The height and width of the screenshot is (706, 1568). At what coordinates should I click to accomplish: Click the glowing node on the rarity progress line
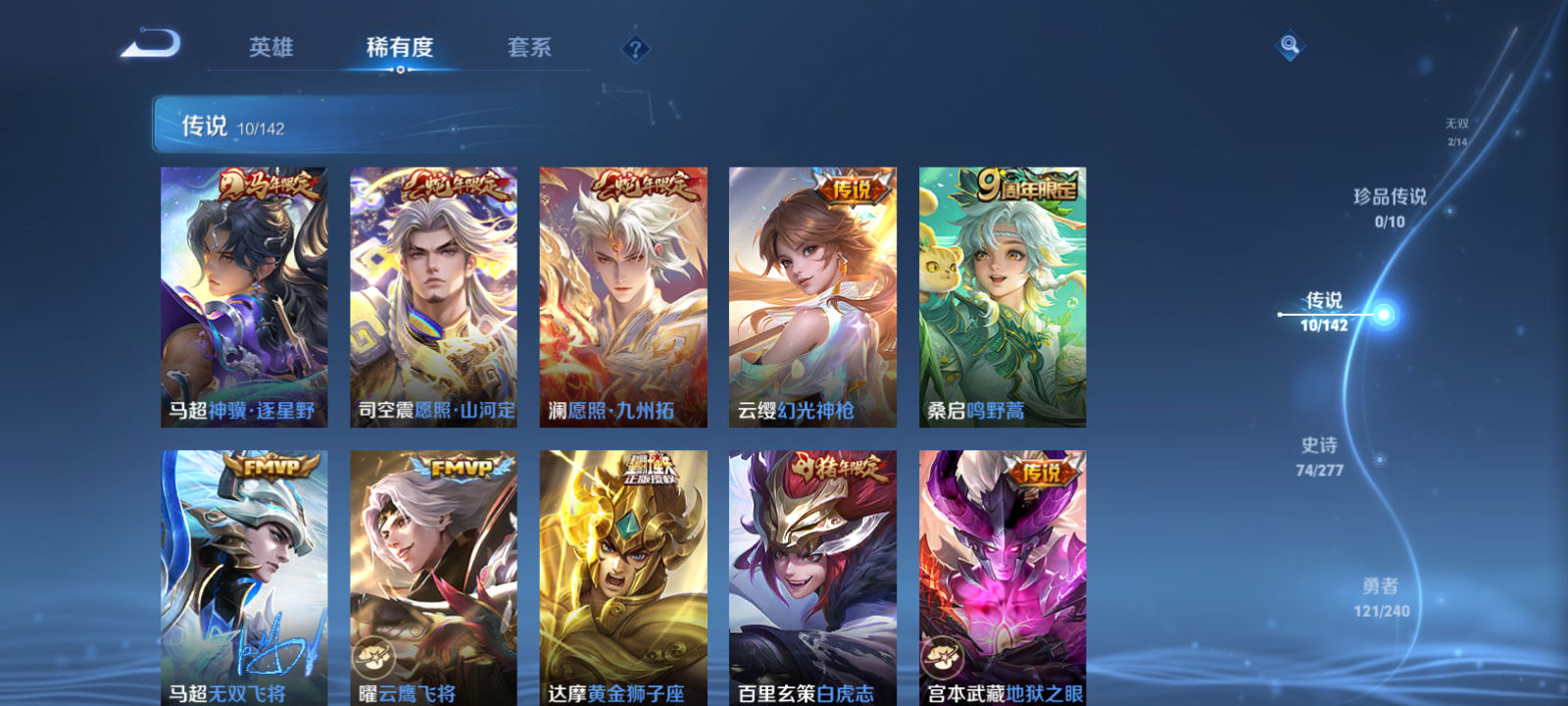coord(1384,312)
